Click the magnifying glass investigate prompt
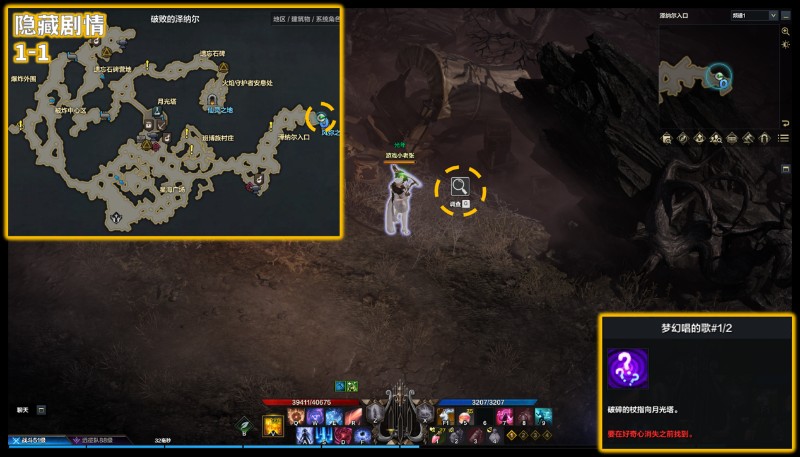 [x=459, y=186]
